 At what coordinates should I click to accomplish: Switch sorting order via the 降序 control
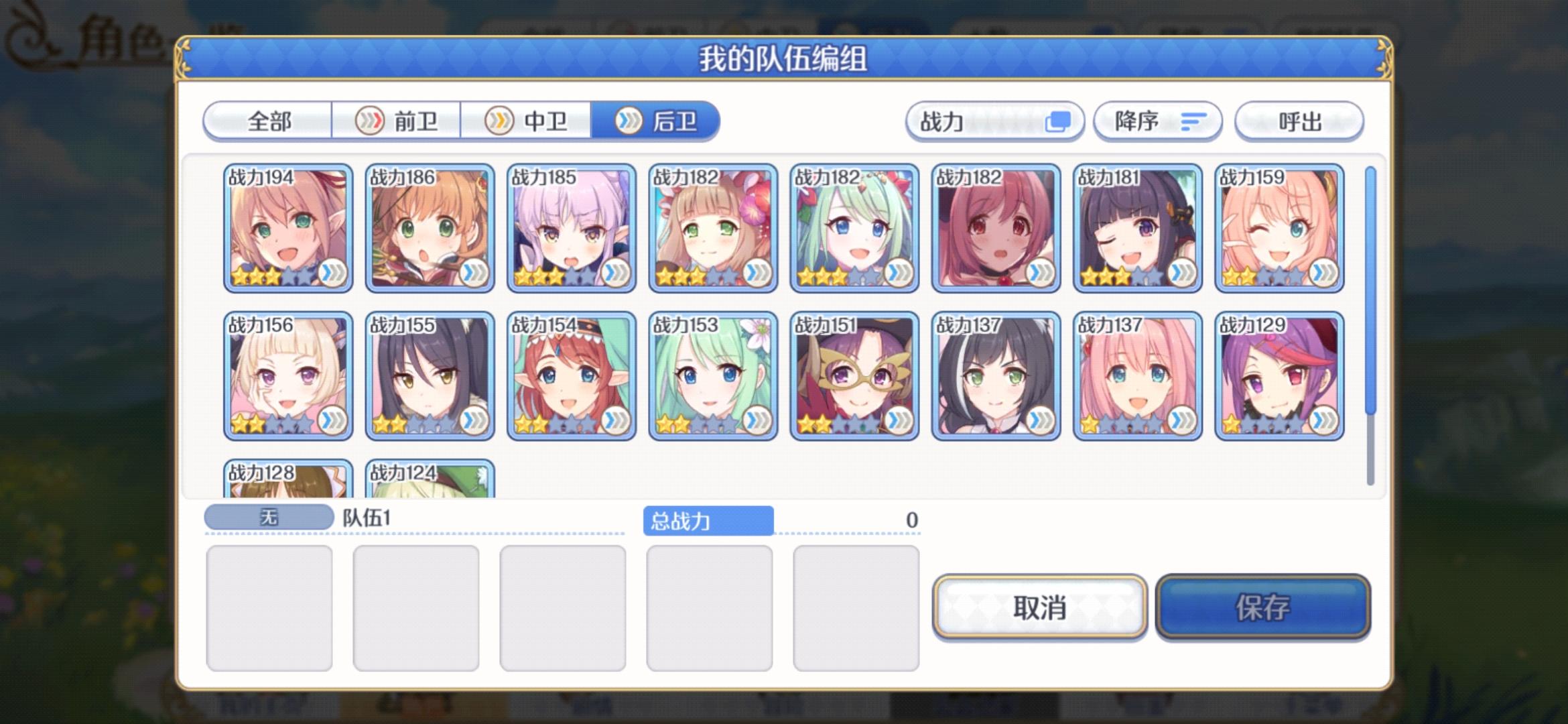pyautogui.click(x=1159, y=121)
